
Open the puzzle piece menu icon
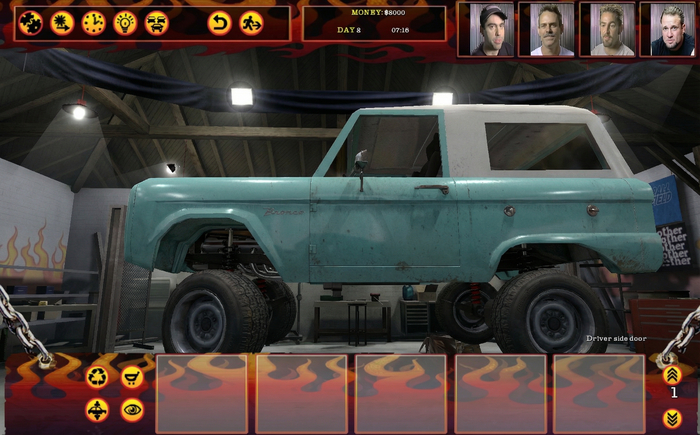click(31, 22)
